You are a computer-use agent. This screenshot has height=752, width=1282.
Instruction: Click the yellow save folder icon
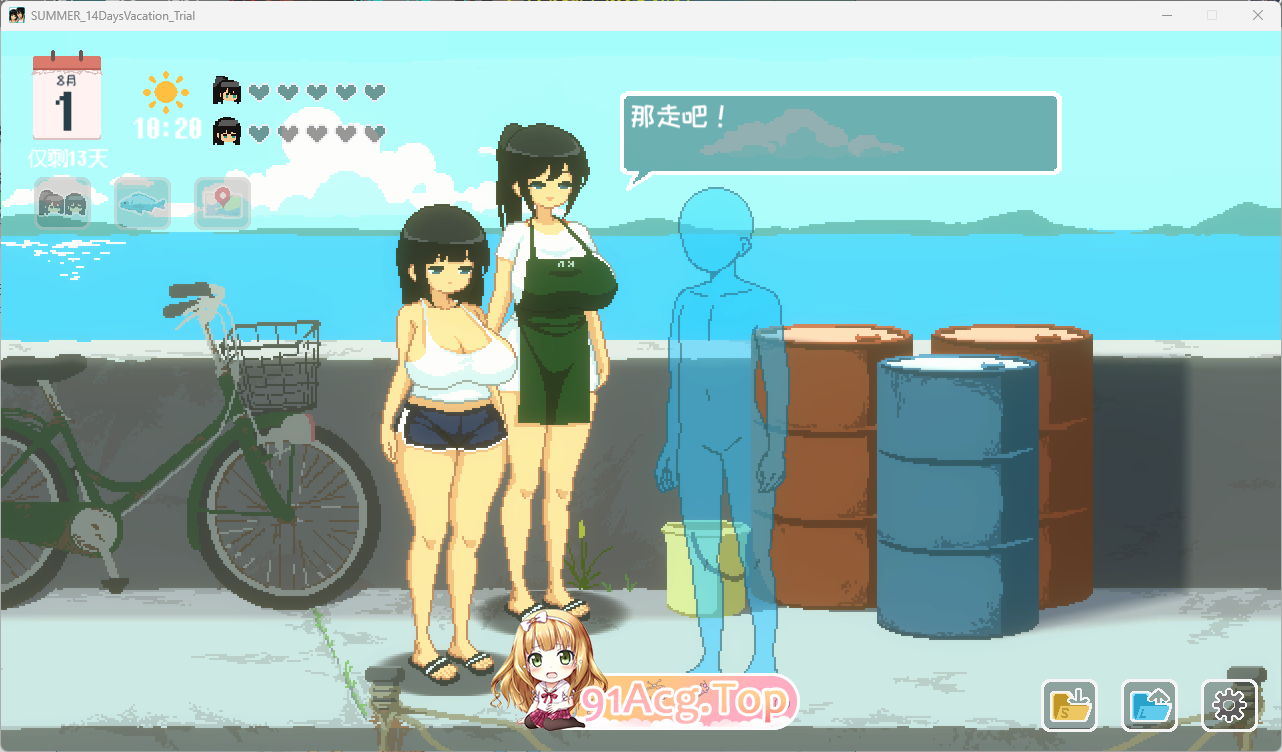point(1069,705)
